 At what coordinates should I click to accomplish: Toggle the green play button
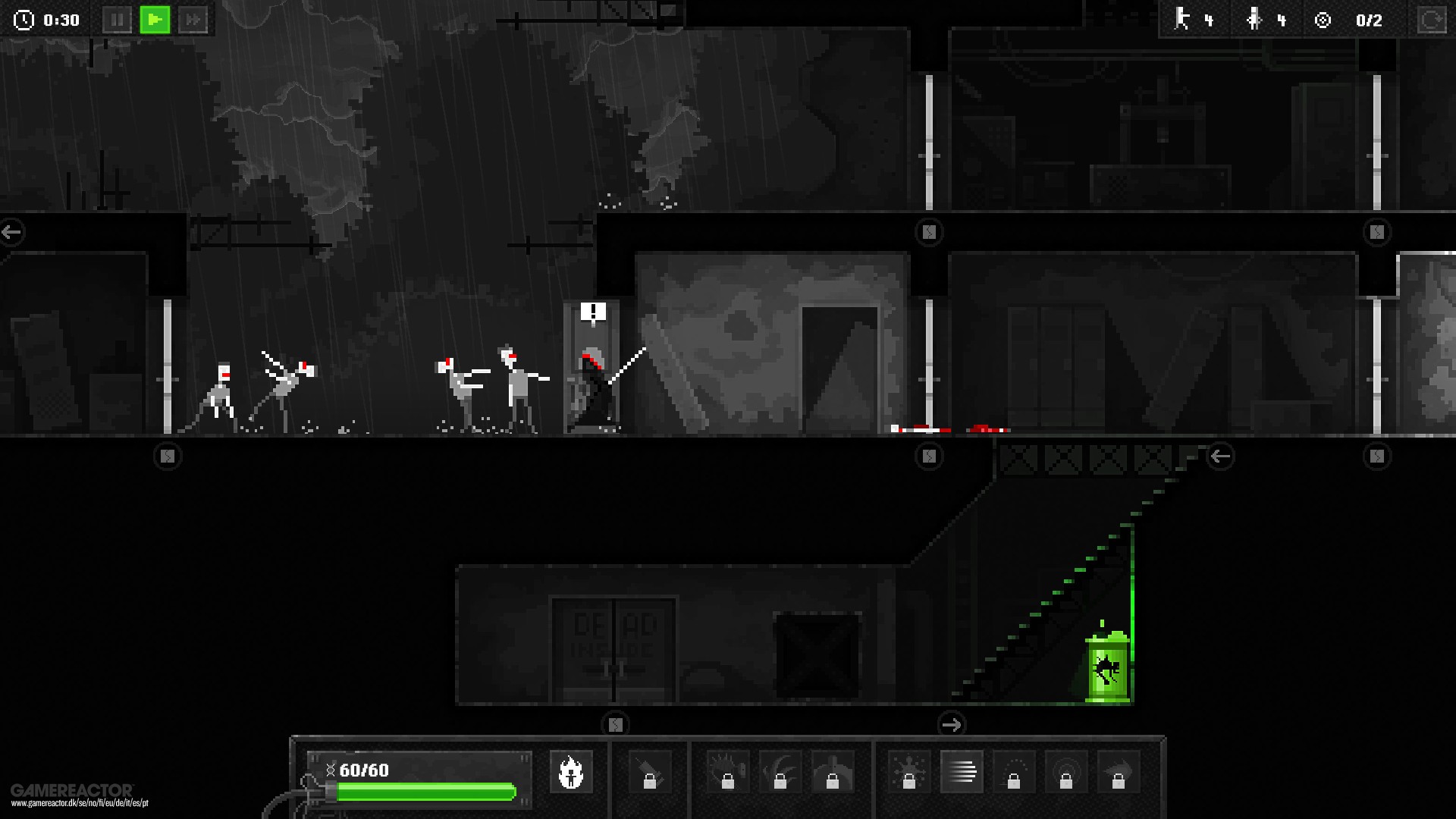[x=155, y=20]
